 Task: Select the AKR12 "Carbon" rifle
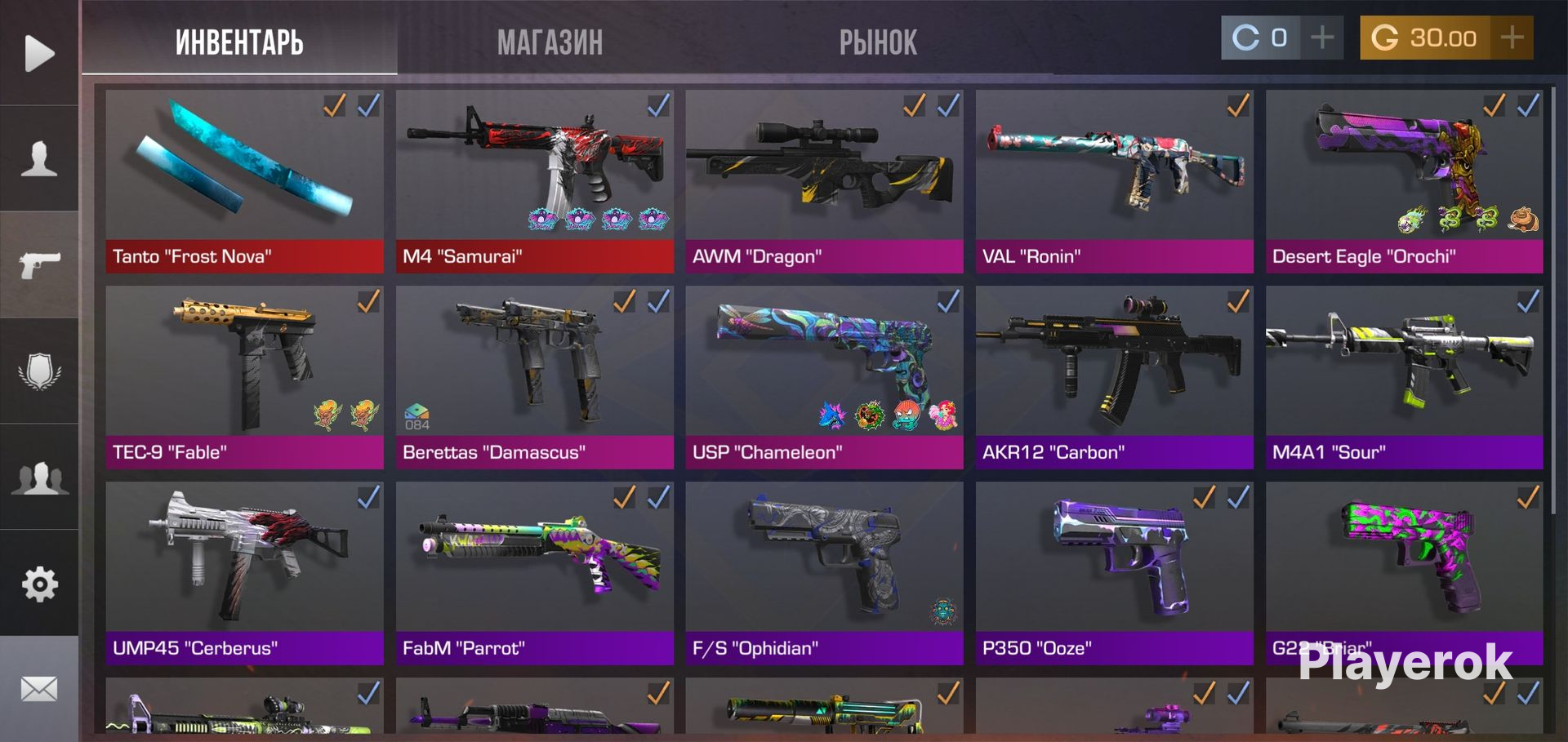[1114, 377]
